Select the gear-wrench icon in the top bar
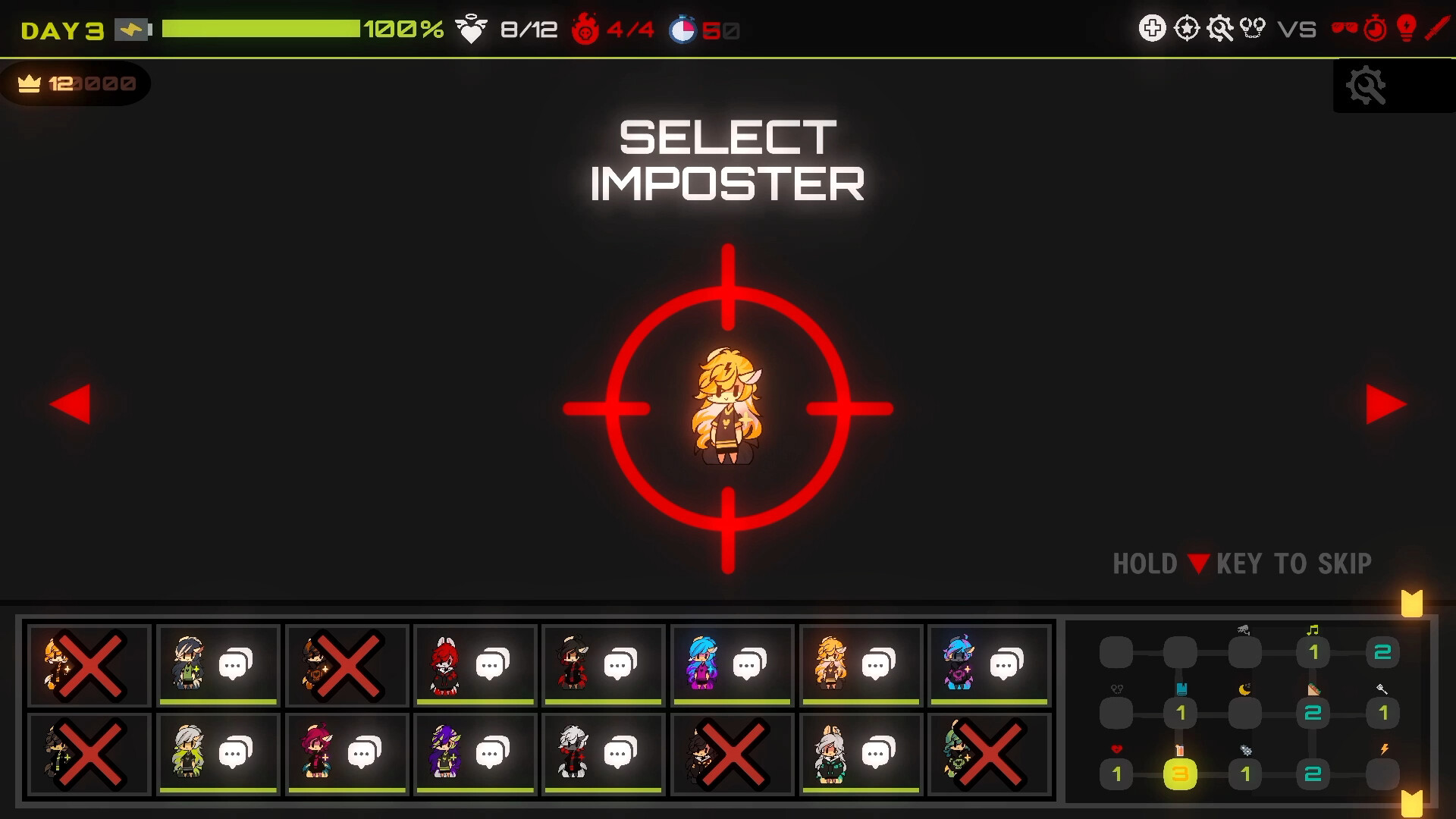 1220,28
